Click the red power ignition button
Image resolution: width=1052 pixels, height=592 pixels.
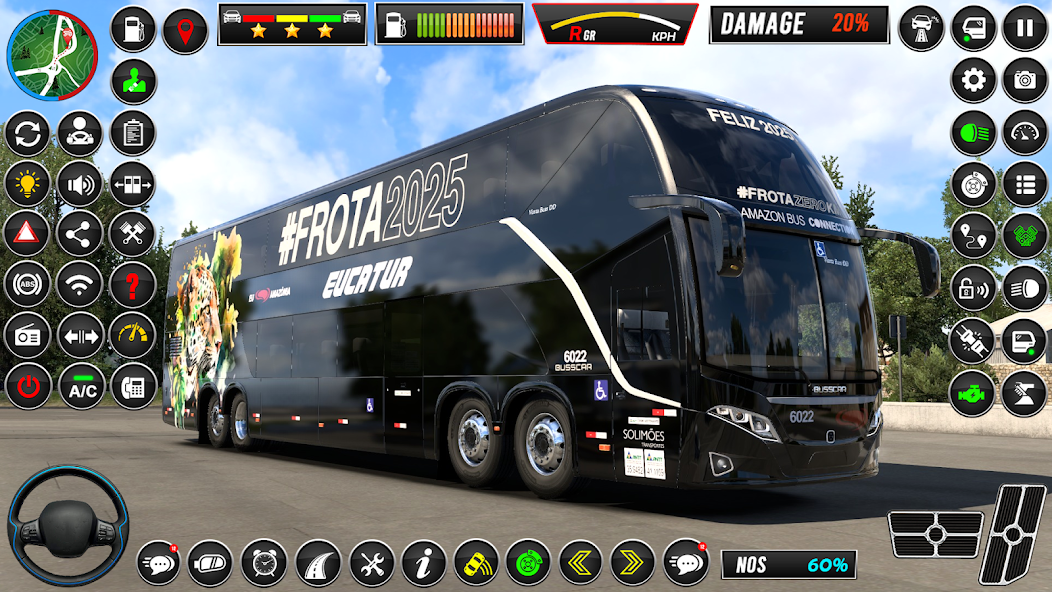coord(27,388)
